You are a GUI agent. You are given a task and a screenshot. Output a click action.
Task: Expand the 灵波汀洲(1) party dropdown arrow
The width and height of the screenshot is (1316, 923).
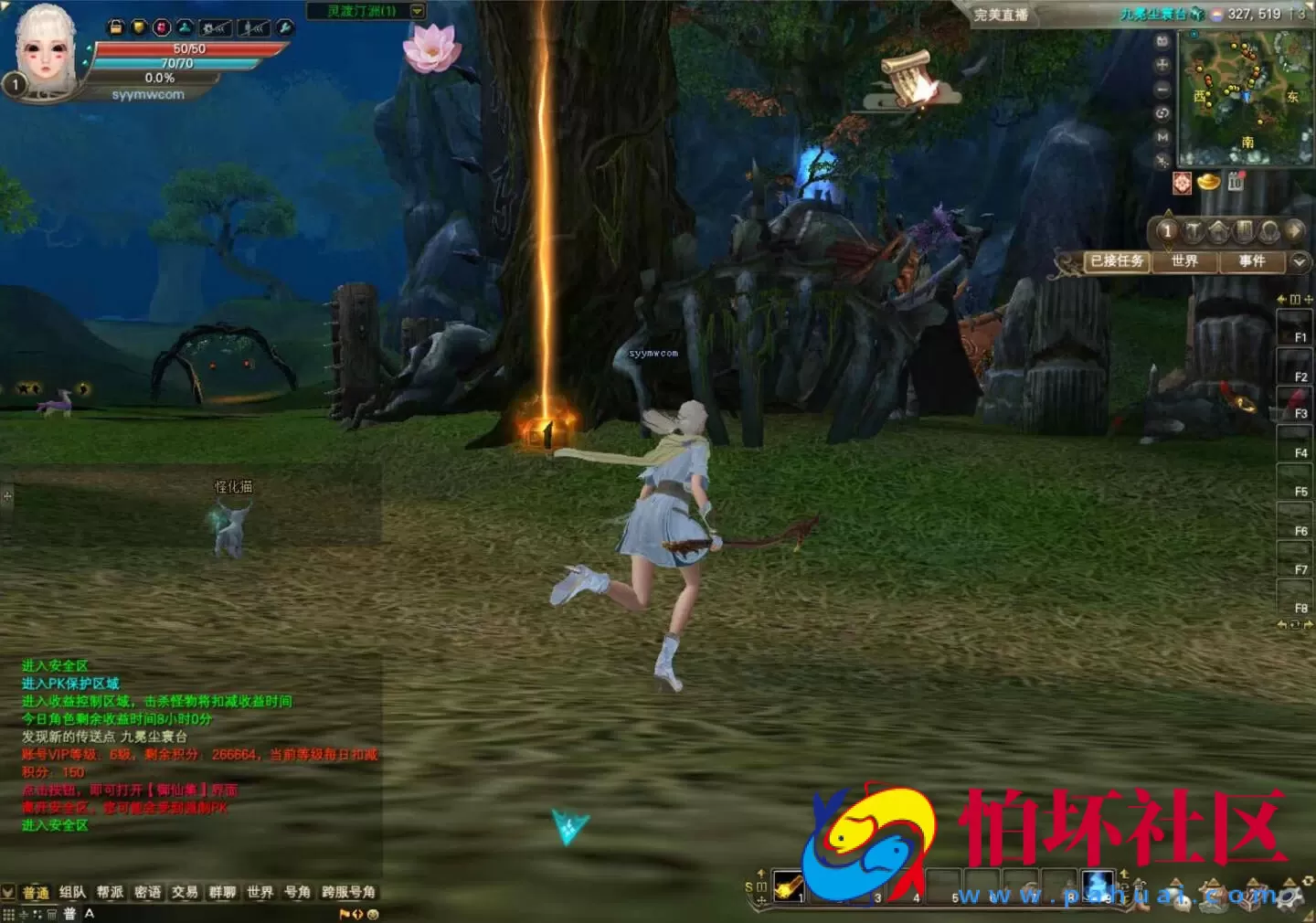coord(416,11)
